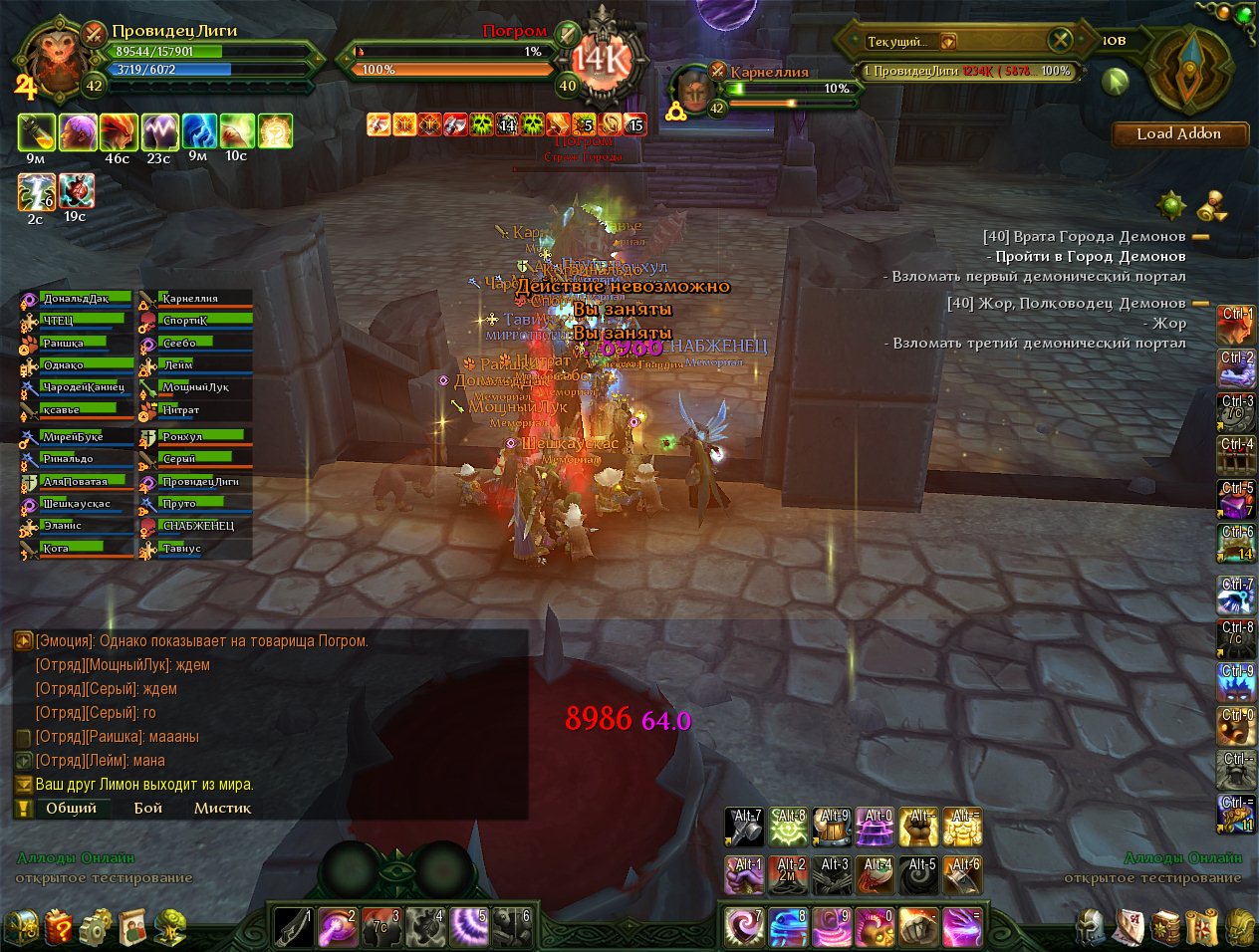Close the damage meter with the X button
The width and height of the screenshot is (1259, 952).
coord(1060,40)
